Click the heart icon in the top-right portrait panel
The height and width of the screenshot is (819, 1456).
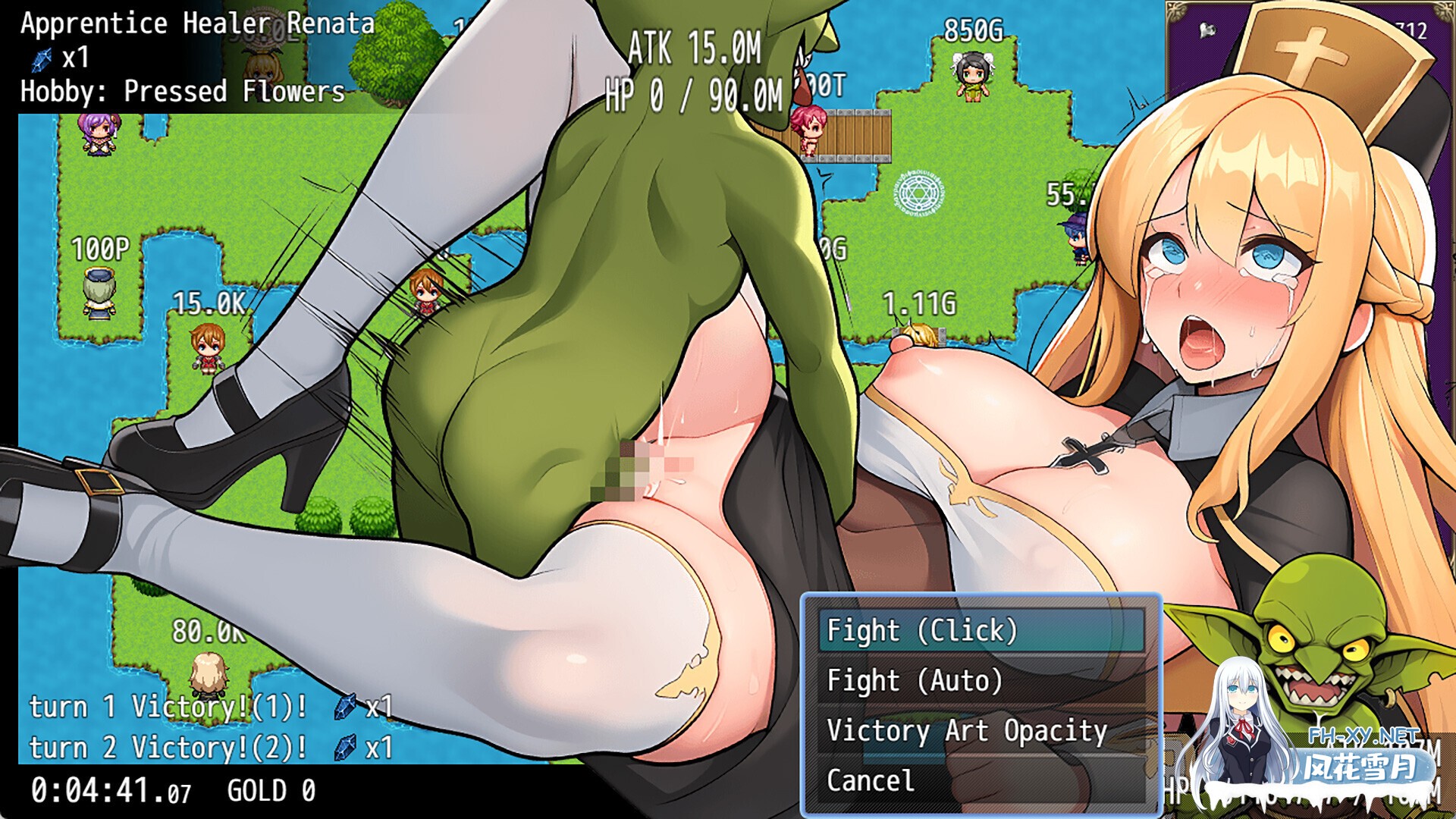pos(1207,29)
